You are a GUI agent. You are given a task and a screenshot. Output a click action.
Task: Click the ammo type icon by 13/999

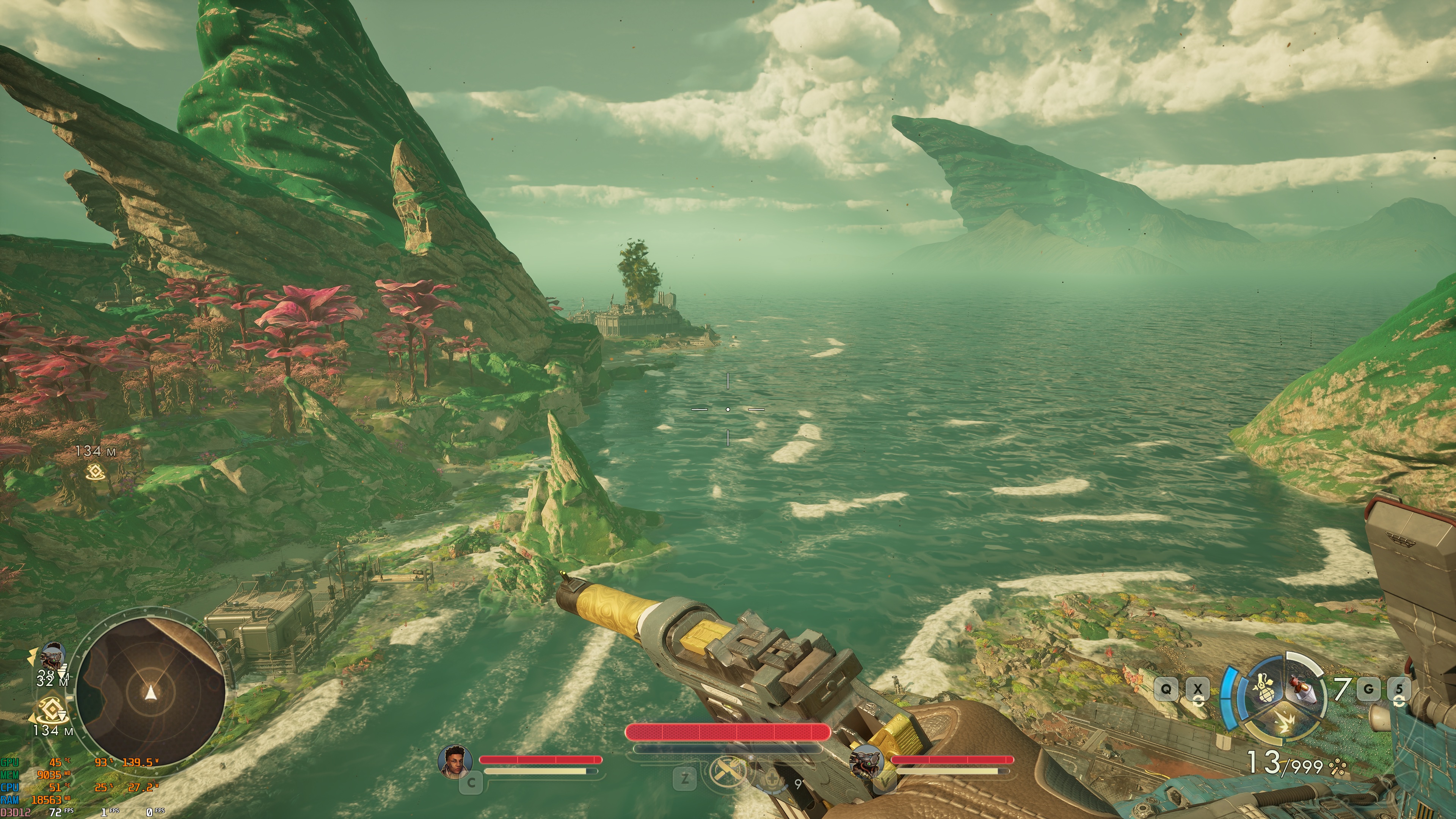coord(1337,766)
